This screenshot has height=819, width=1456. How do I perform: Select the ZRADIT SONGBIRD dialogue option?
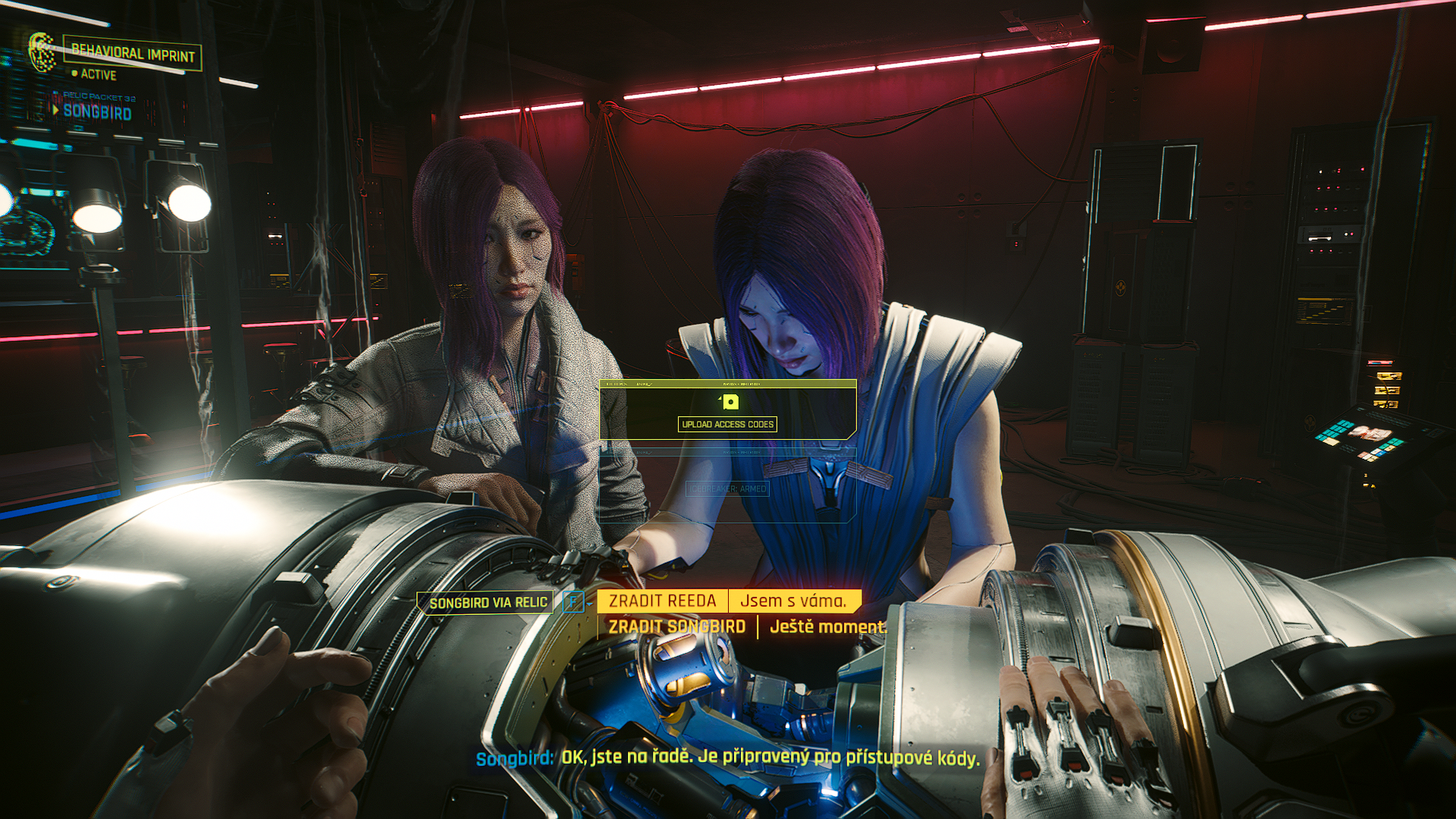click(676, 627)
